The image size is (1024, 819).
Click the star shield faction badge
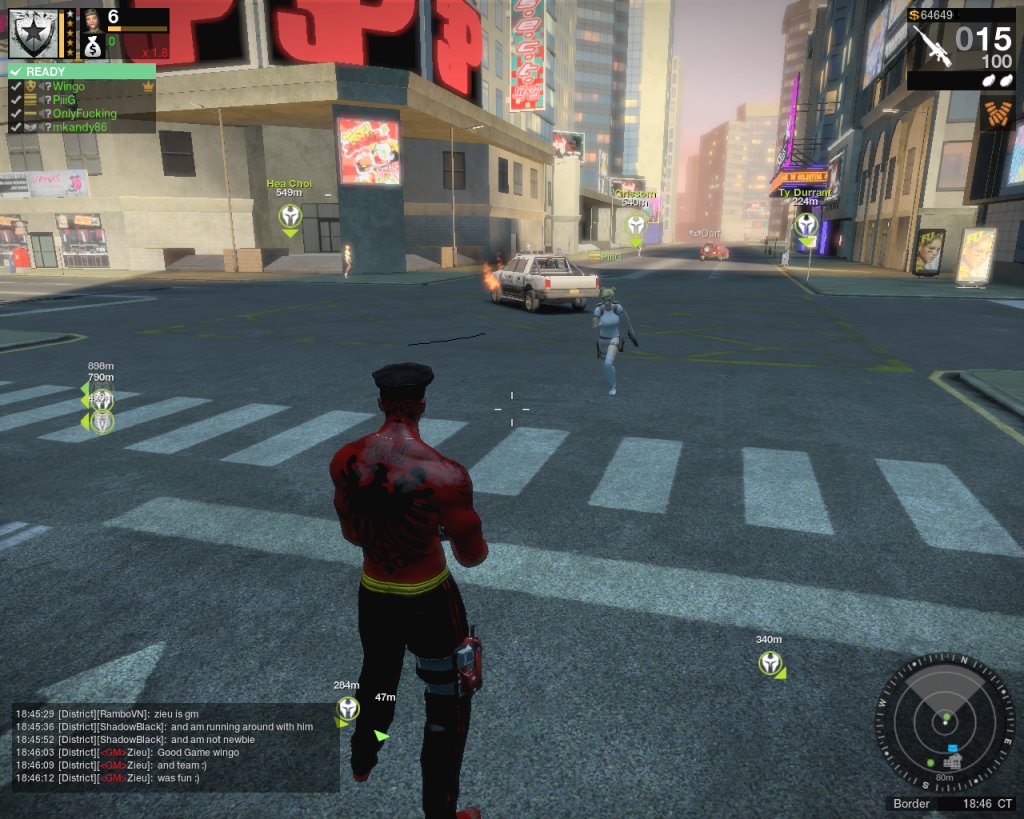click(x=30, y=33)
